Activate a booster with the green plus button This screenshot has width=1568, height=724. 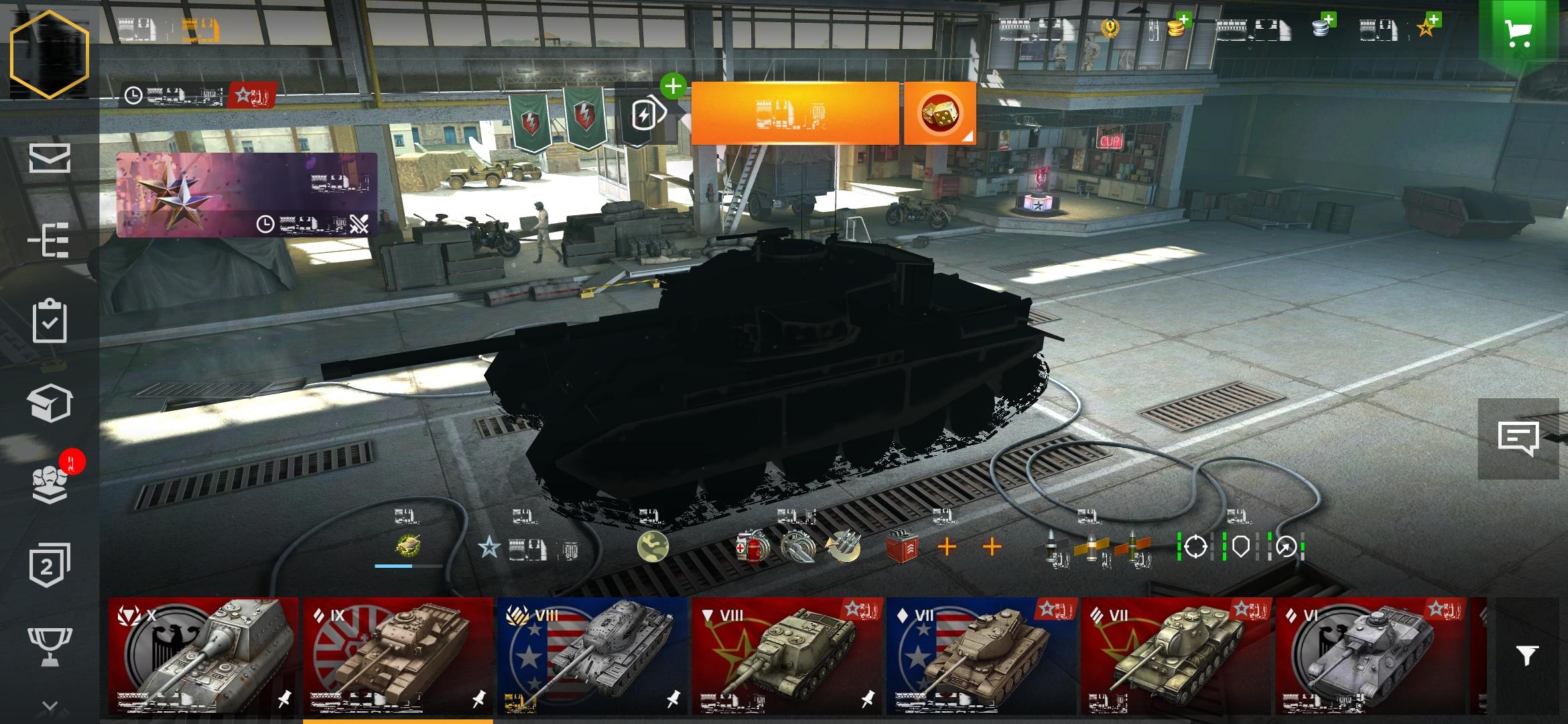(x=674, y=86)
